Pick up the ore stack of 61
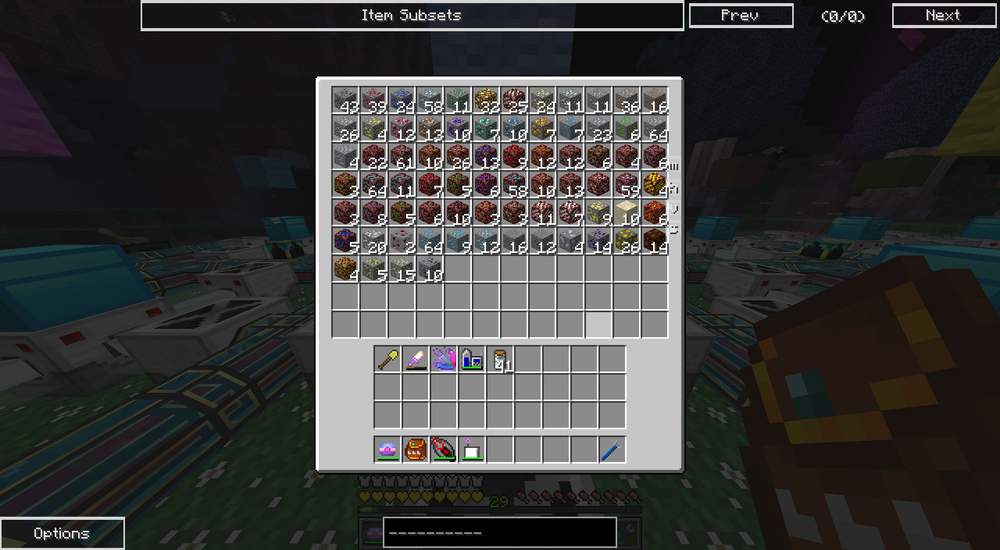The height and width of the screenshot is (550, 1000). (x=401, y=156)
